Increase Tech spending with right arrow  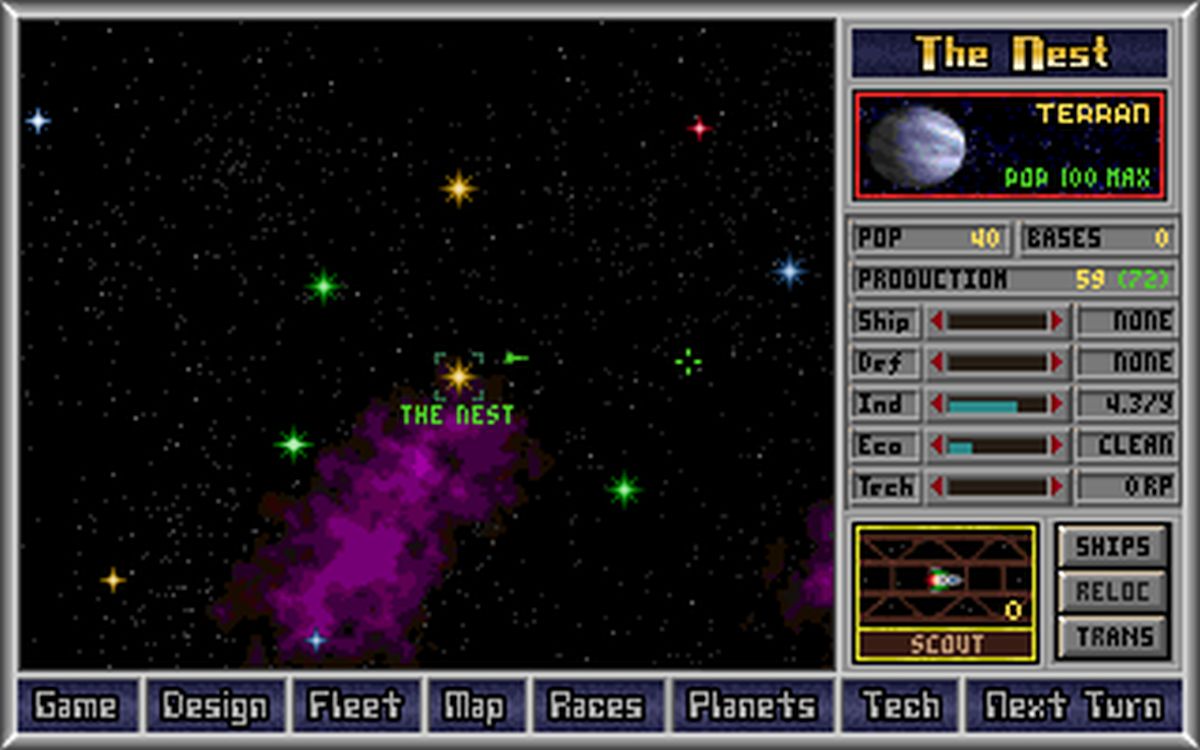[x=1057, y=487]
